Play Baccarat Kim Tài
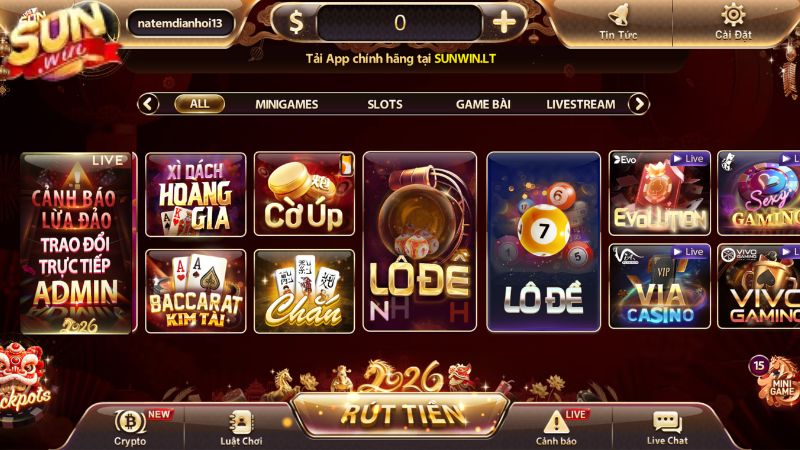The image size is (800, 450). [x=196, y=290]
